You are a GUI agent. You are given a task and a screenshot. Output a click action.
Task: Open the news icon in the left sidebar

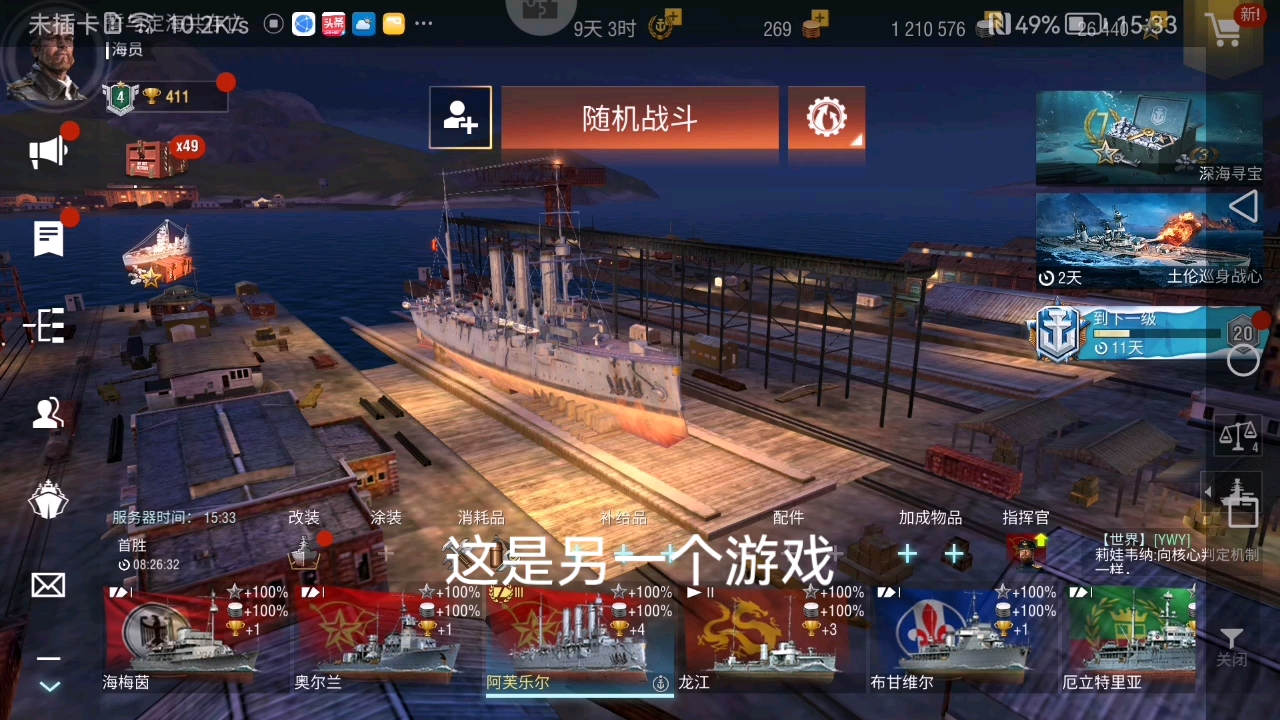coord(48,238)
